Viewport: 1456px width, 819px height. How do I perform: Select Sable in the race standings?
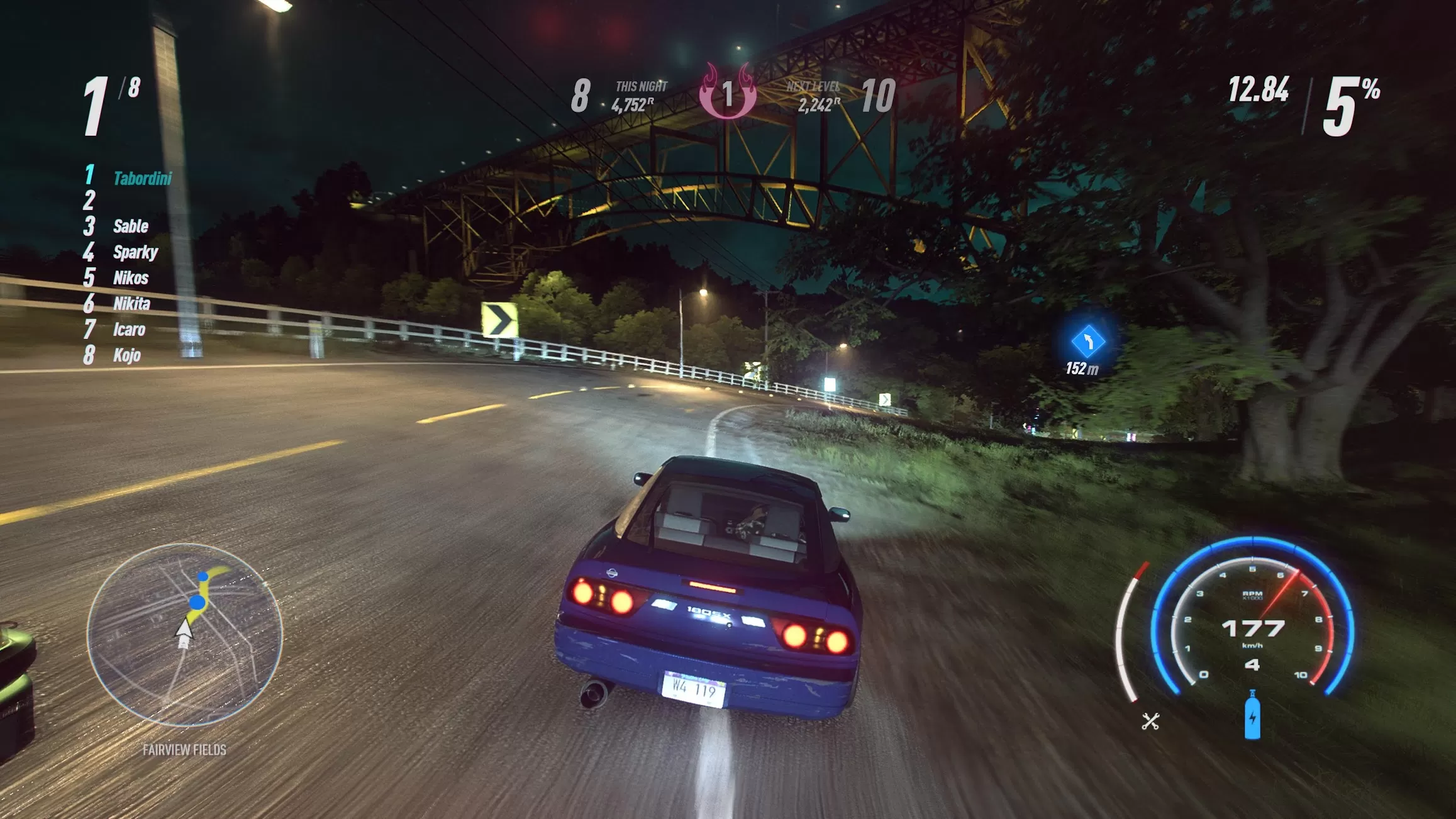(131, 226)
